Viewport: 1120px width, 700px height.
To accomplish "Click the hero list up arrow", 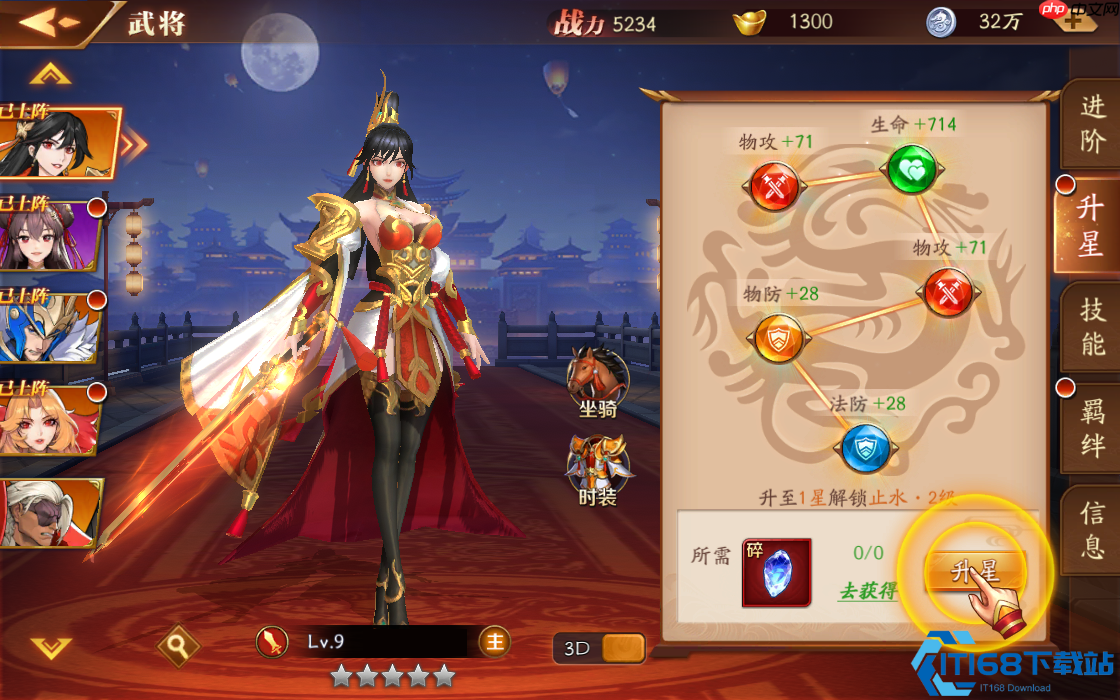I will coord(50,74).
